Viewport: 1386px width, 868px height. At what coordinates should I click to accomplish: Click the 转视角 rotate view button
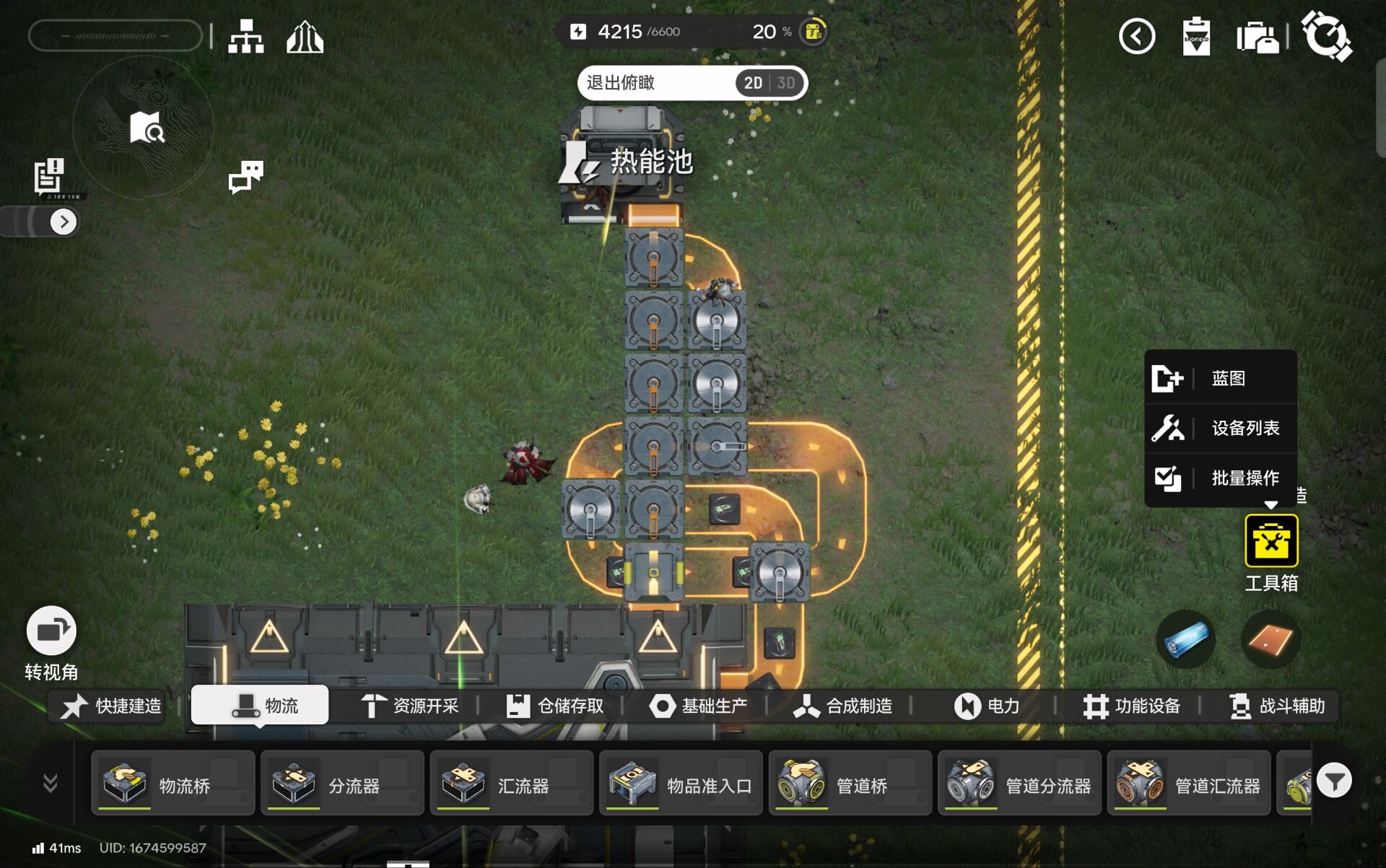click(x=51, y=631)
